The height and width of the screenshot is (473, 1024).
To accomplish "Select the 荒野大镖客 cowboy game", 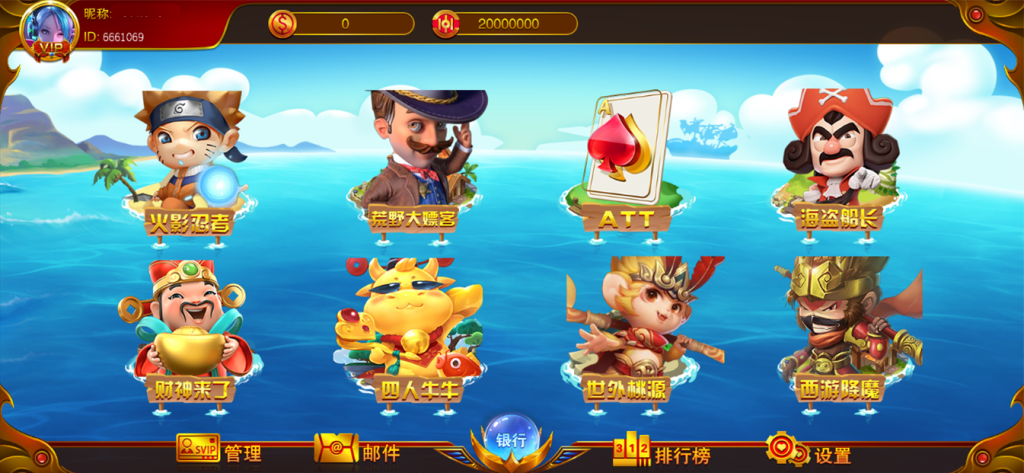I will click(x=414, y=160).
